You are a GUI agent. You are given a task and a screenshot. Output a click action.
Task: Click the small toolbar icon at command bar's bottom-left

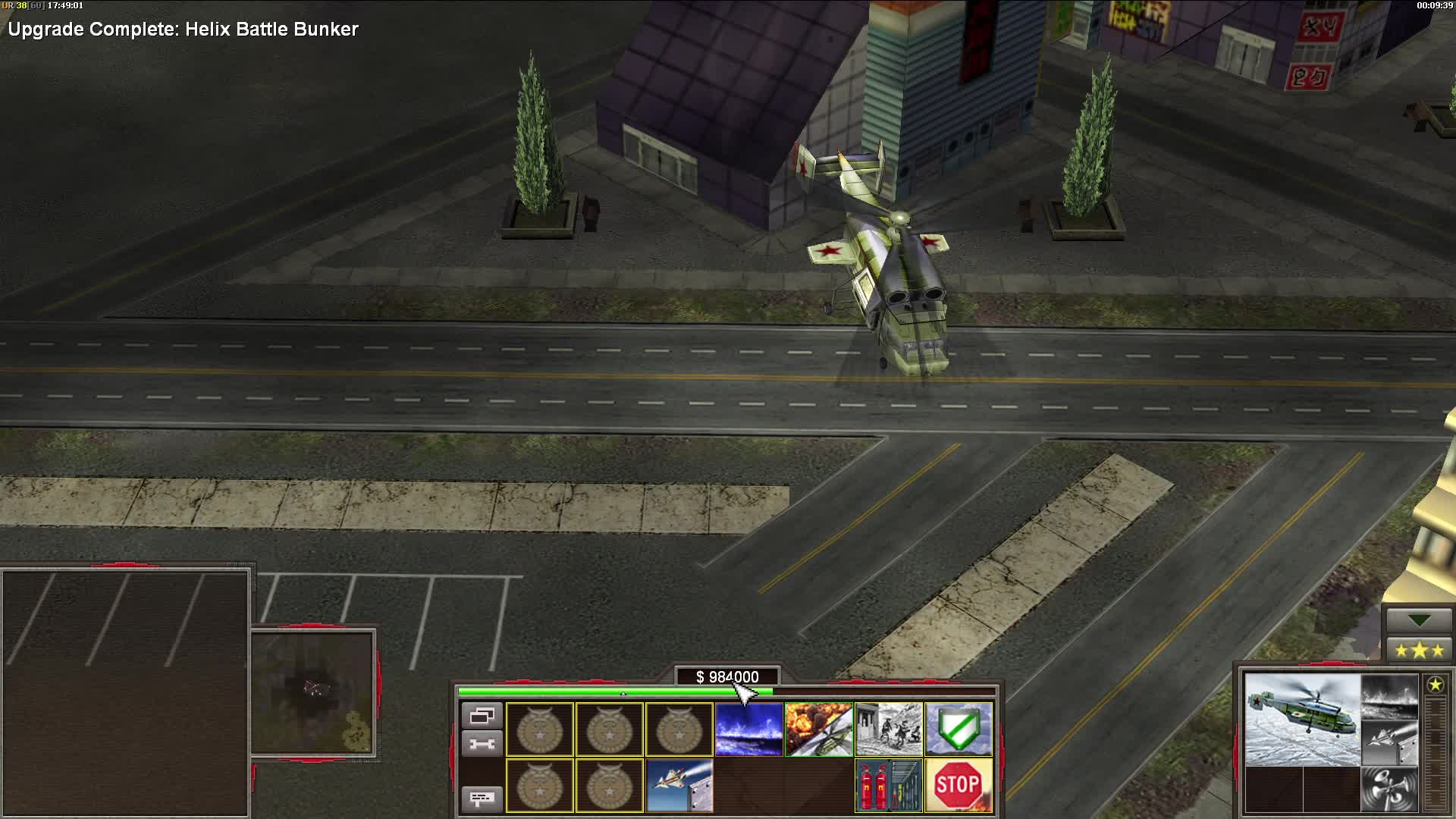click(x=483, y=798)
